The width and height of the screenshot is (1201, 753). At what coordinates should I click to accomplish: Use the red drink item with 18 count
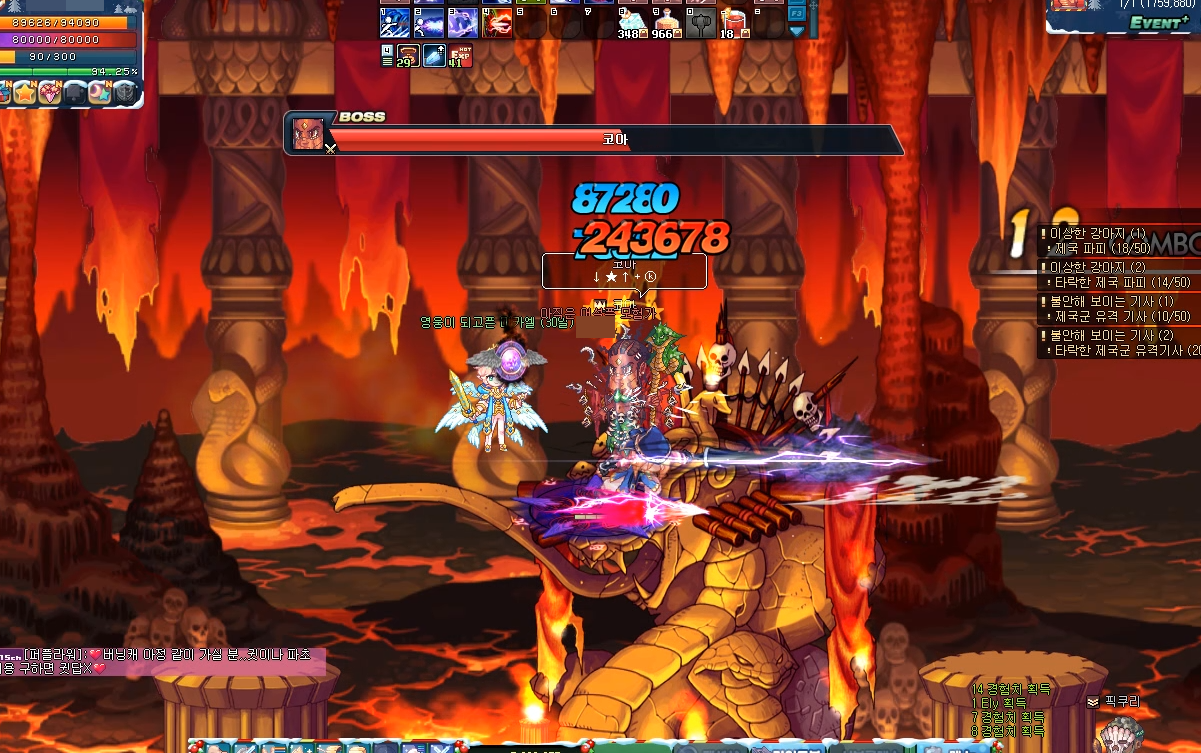click(x=734, y=22)
